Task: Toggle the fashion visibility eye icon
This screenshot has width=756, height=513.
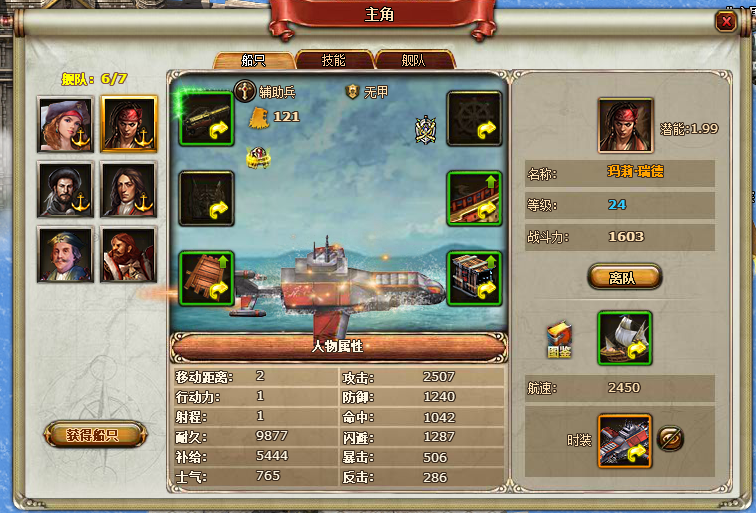Action: point(671,438)
